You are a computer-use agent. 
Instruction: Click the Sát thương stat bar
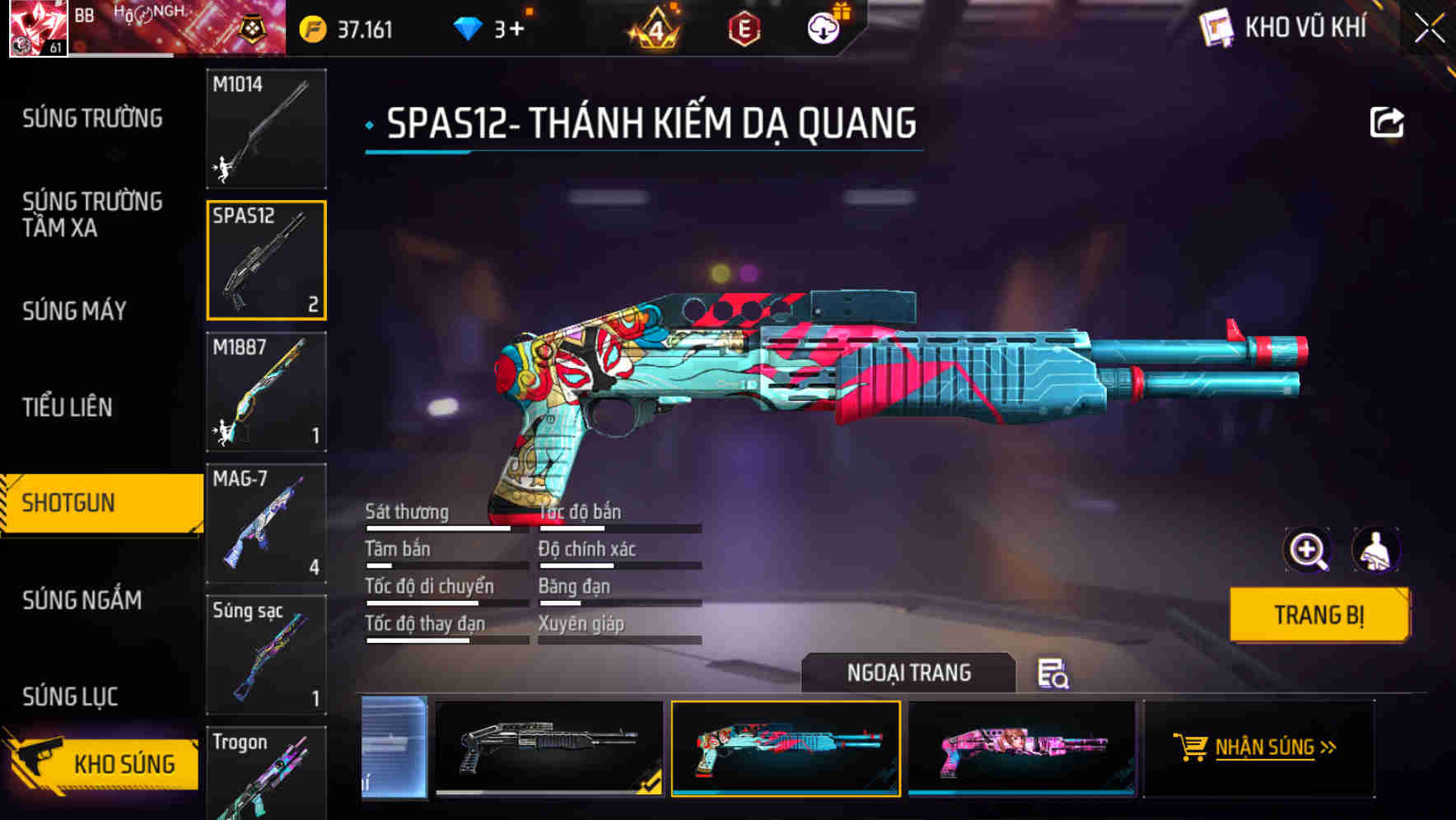click(445, 528)
